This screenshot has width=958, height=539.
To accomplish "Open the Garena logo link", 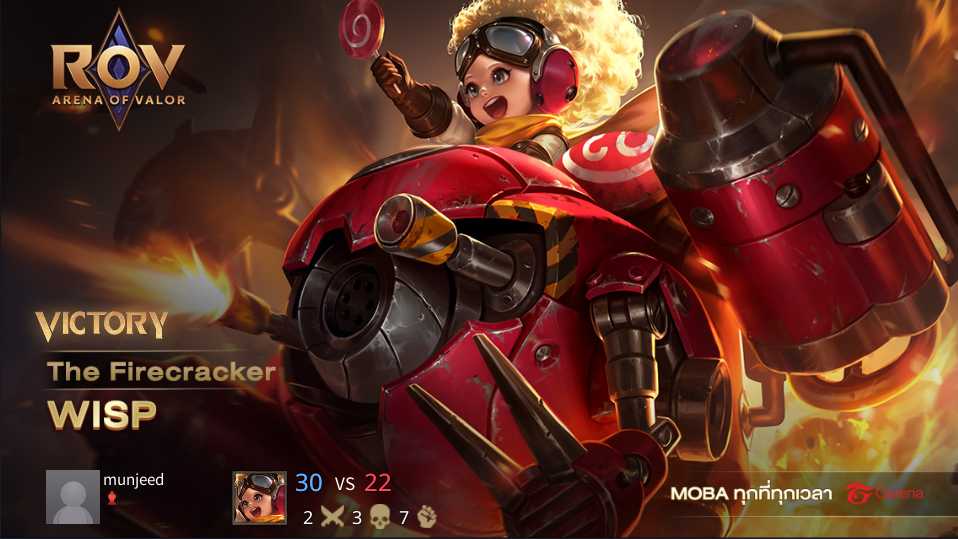I will 885,493.
